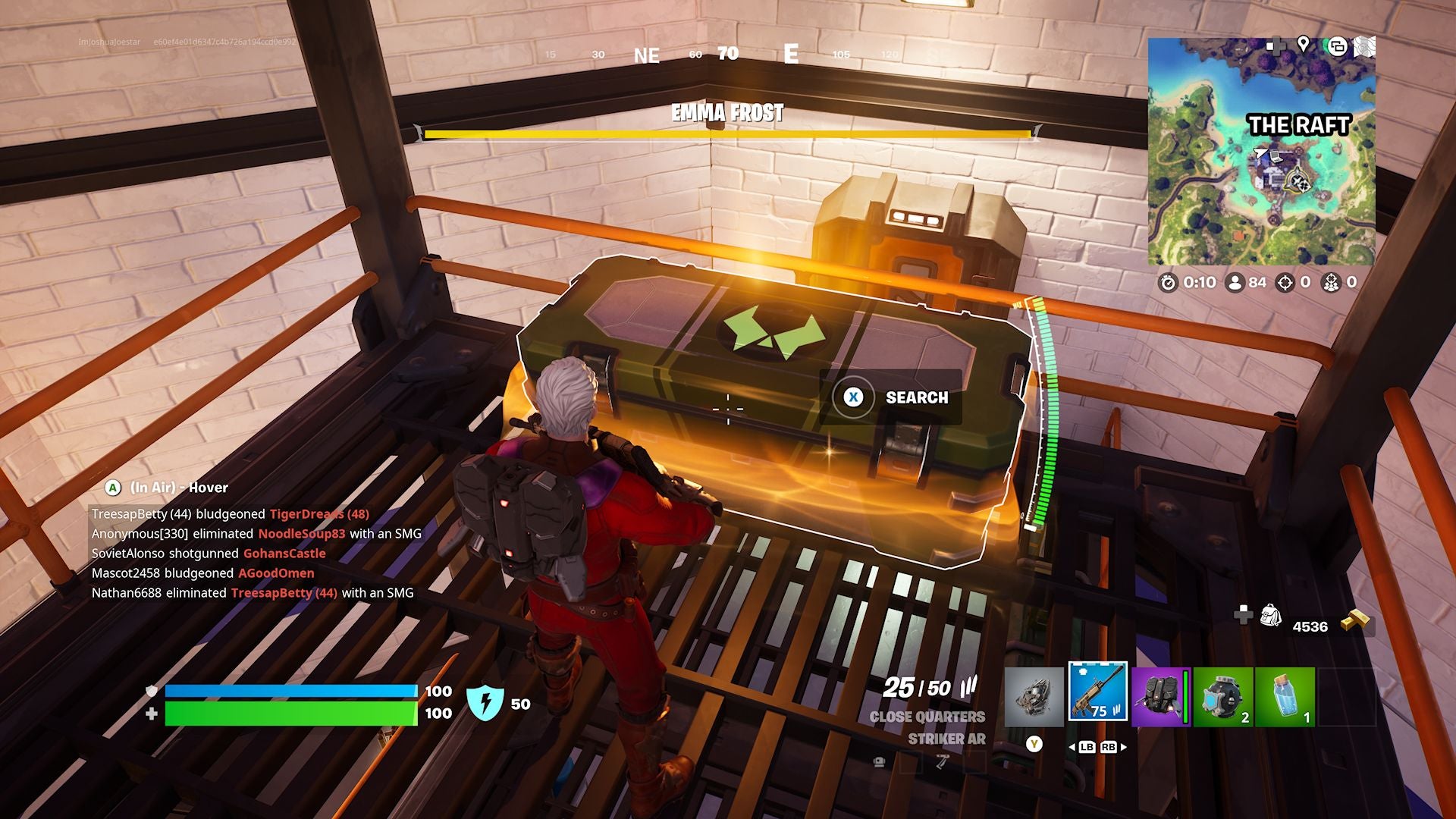
Task: Select the jetpack slot in the hotbar
Action: 1161,694
